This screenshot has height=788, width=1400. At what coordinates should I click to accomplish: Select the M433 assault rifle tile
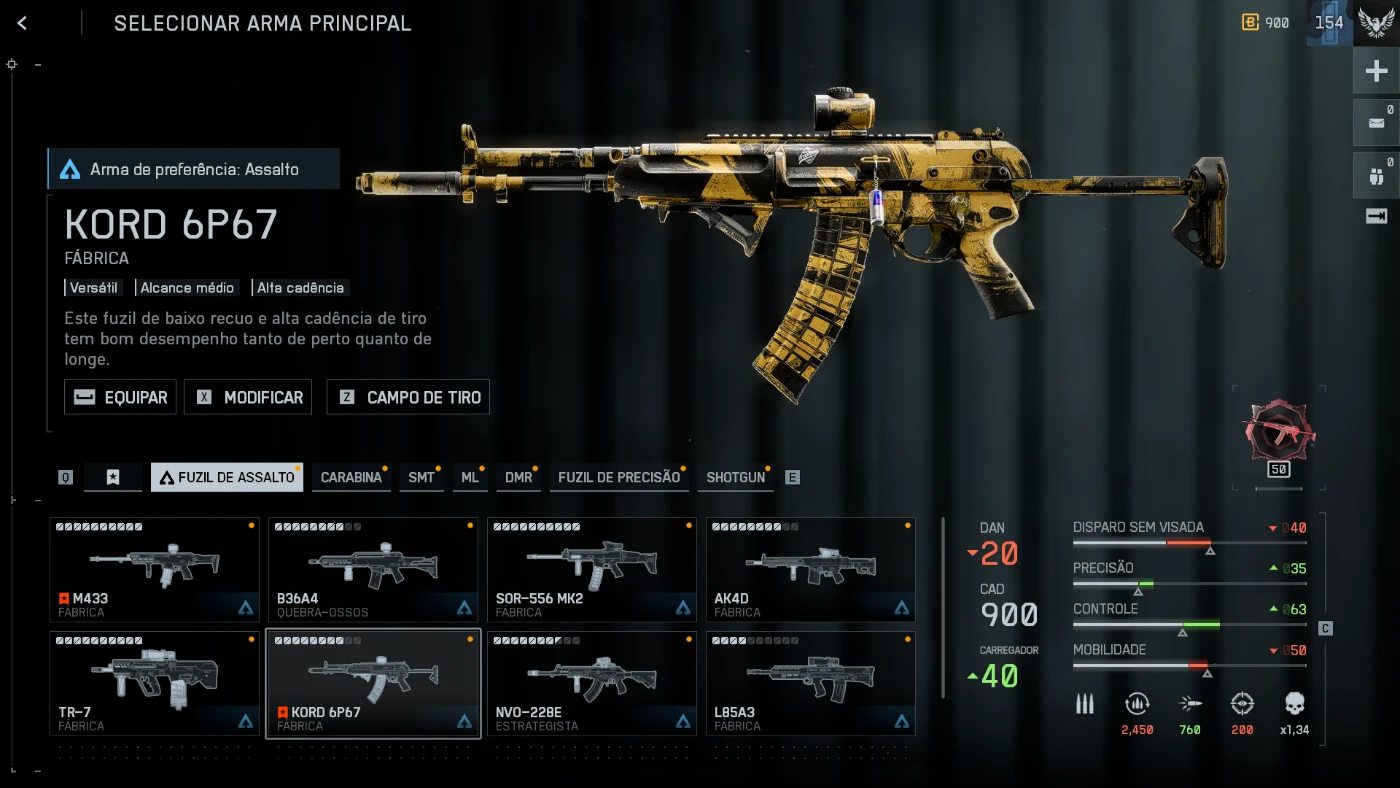click(154, 570)
